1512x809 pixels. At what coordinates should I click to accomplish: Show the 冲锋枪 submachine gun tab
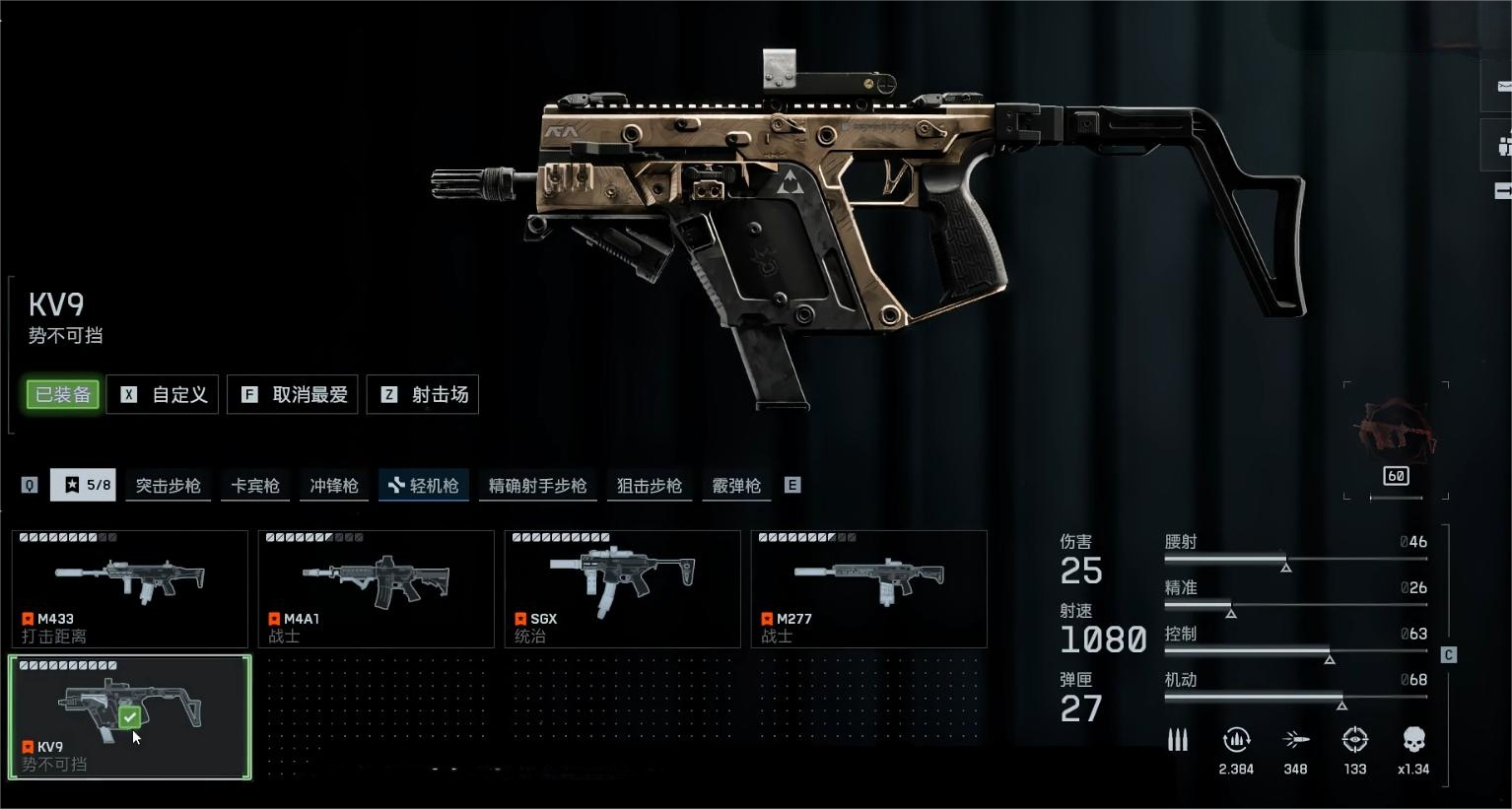[x=334, y=486]
